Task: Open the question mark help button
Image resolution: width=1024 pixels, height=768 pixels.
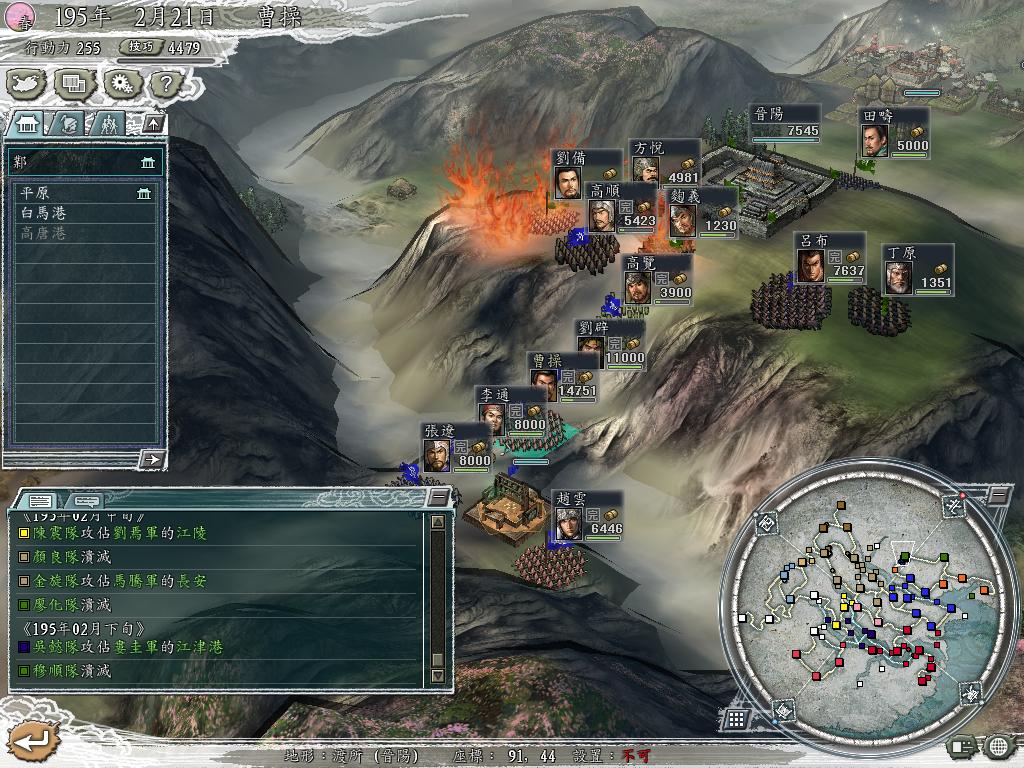Action: tap(166, 83)
